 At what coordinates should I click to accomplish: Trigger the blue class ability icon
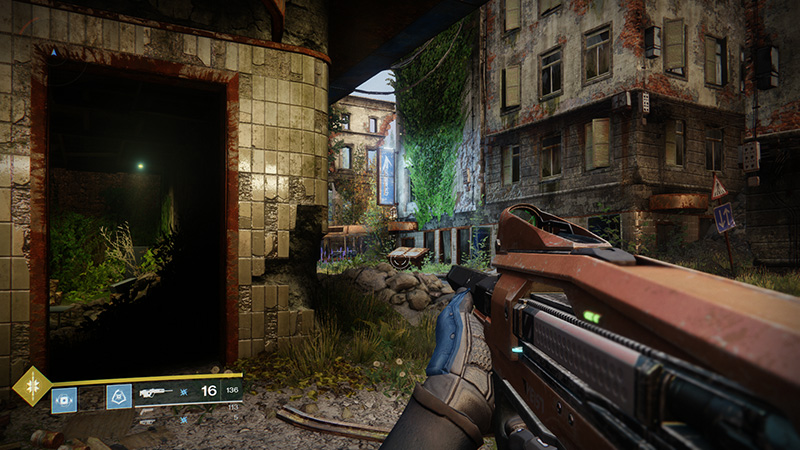click(119, 397)
